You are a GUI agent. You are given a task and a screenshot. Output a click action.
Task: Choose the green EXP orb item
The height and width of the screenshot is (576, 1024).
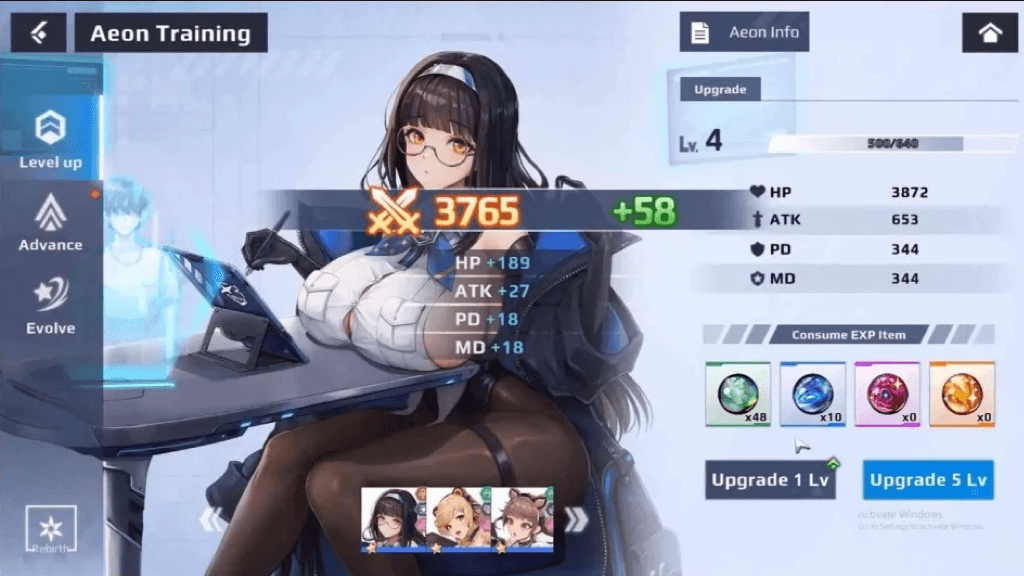click(x=738, y=394)
